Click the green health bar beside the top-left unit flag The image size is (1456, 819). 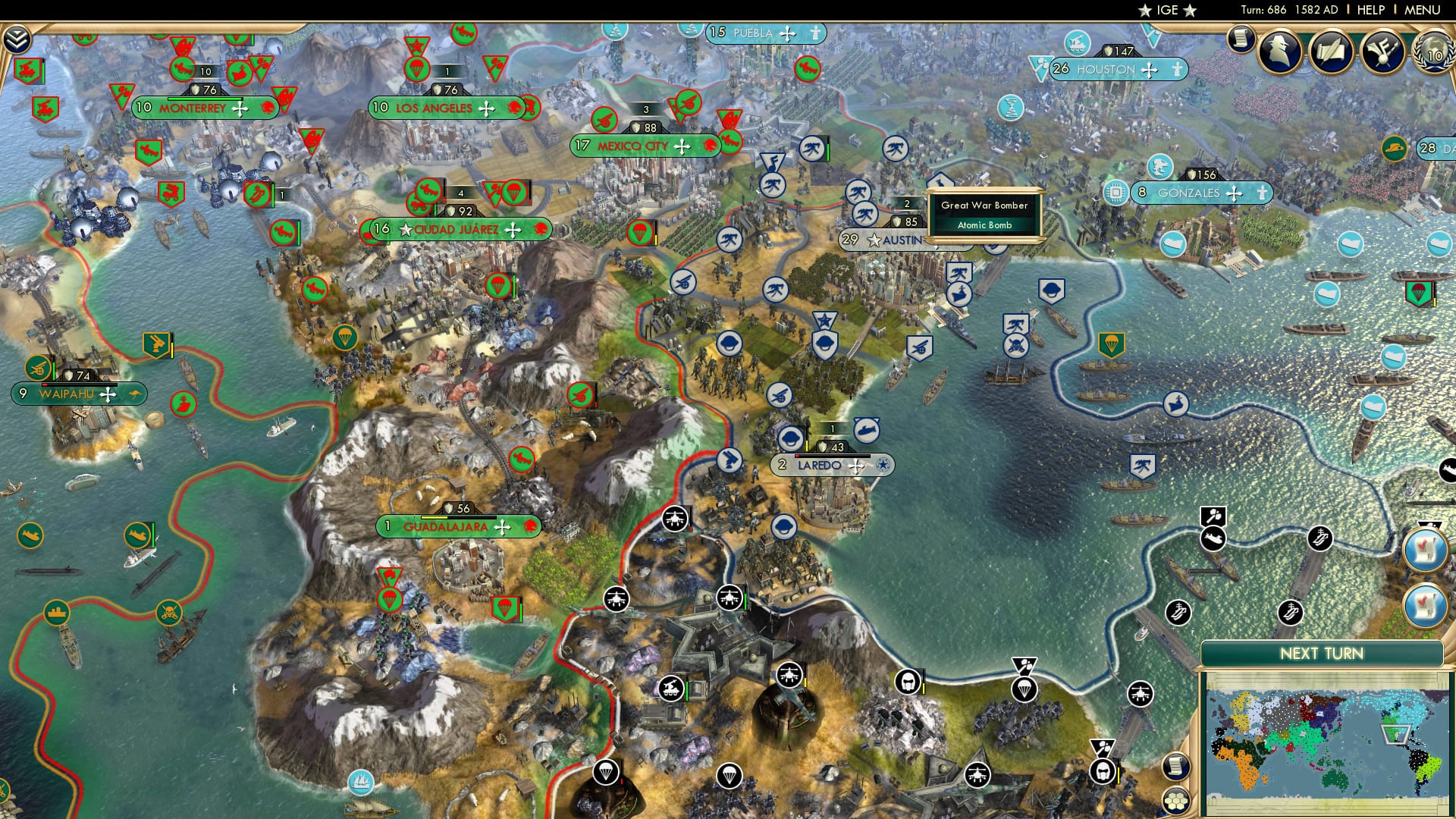(43, 71)
